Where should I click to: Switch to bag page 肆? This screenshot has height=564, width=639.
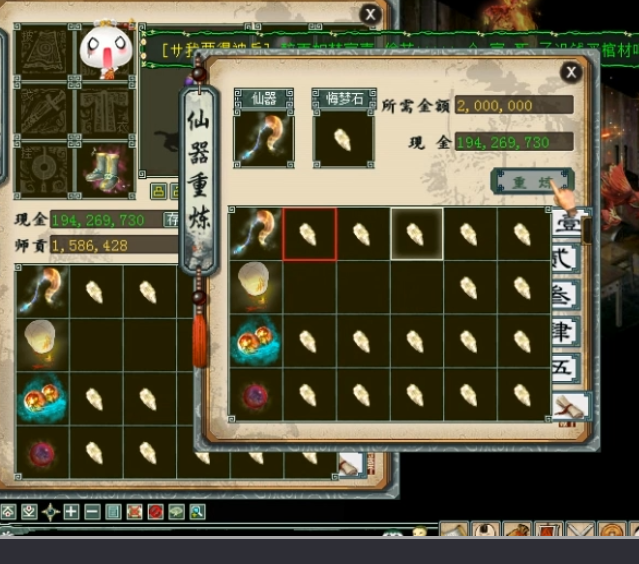[564, 331]
